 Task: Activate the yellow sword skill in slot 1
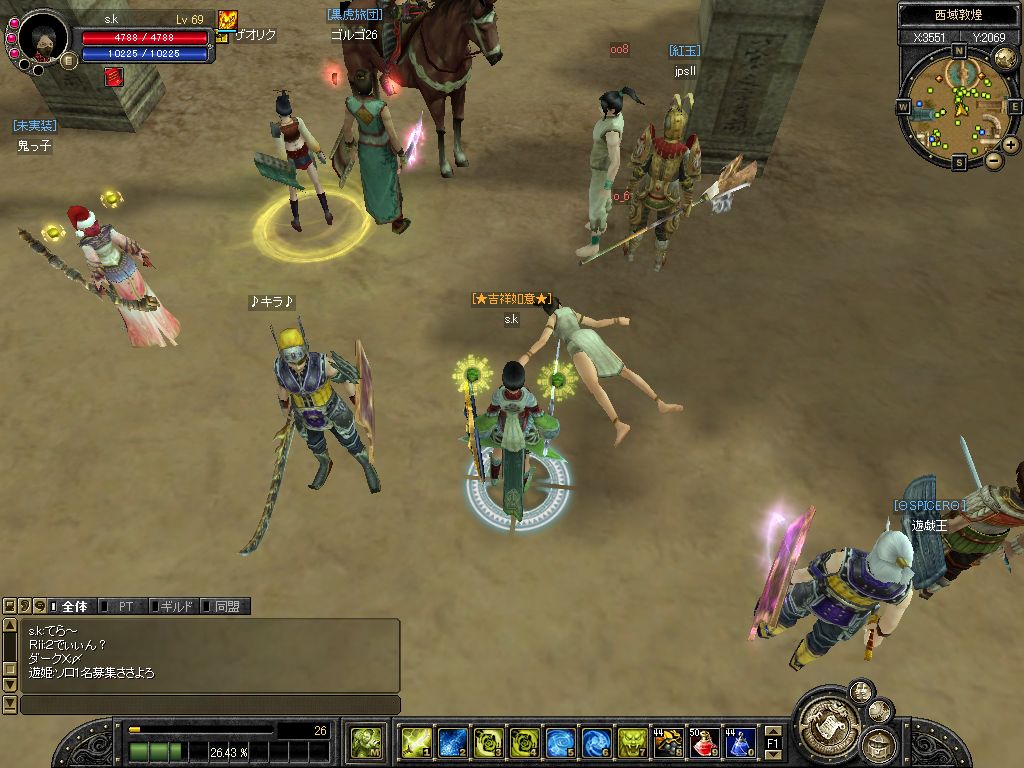[x=415, y=742]
